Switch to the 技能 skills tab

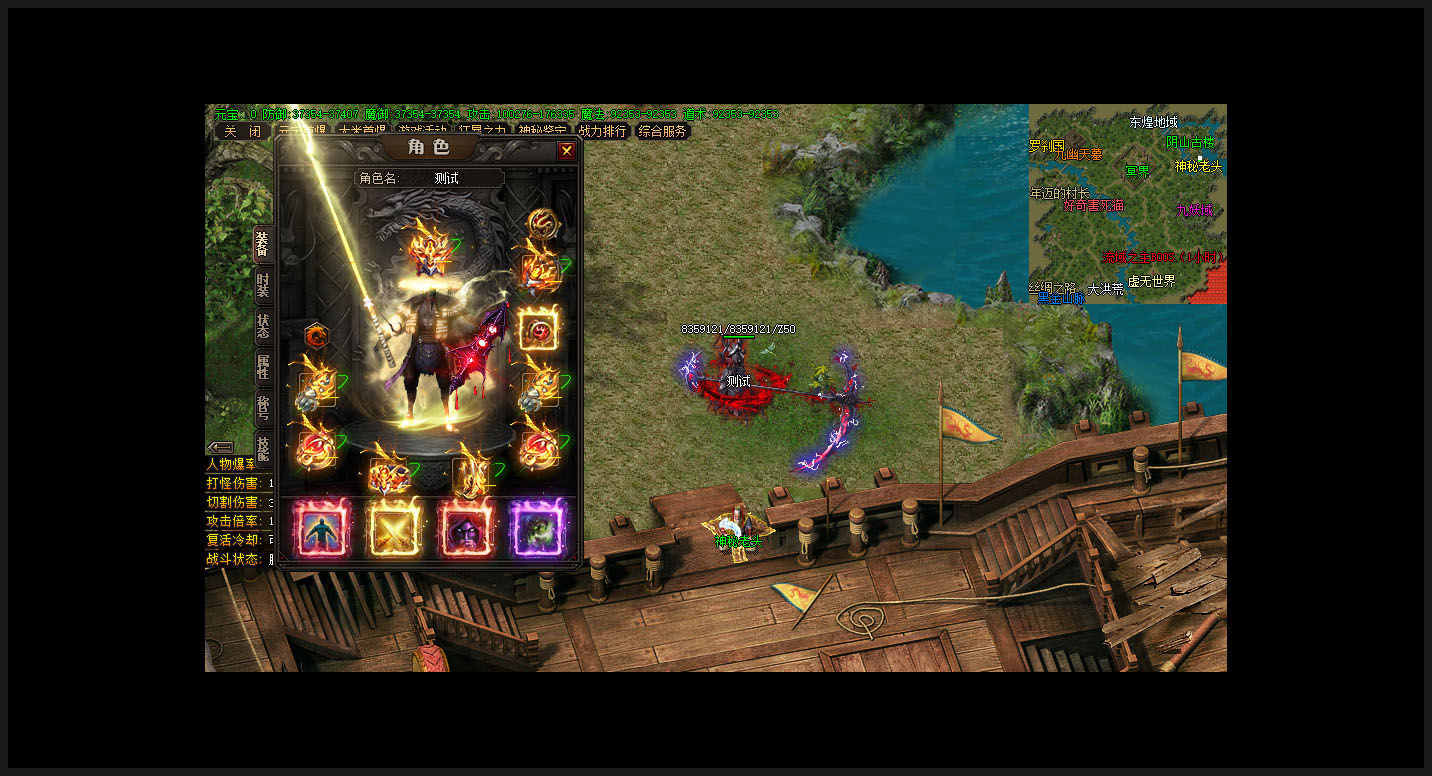(262, 447)
